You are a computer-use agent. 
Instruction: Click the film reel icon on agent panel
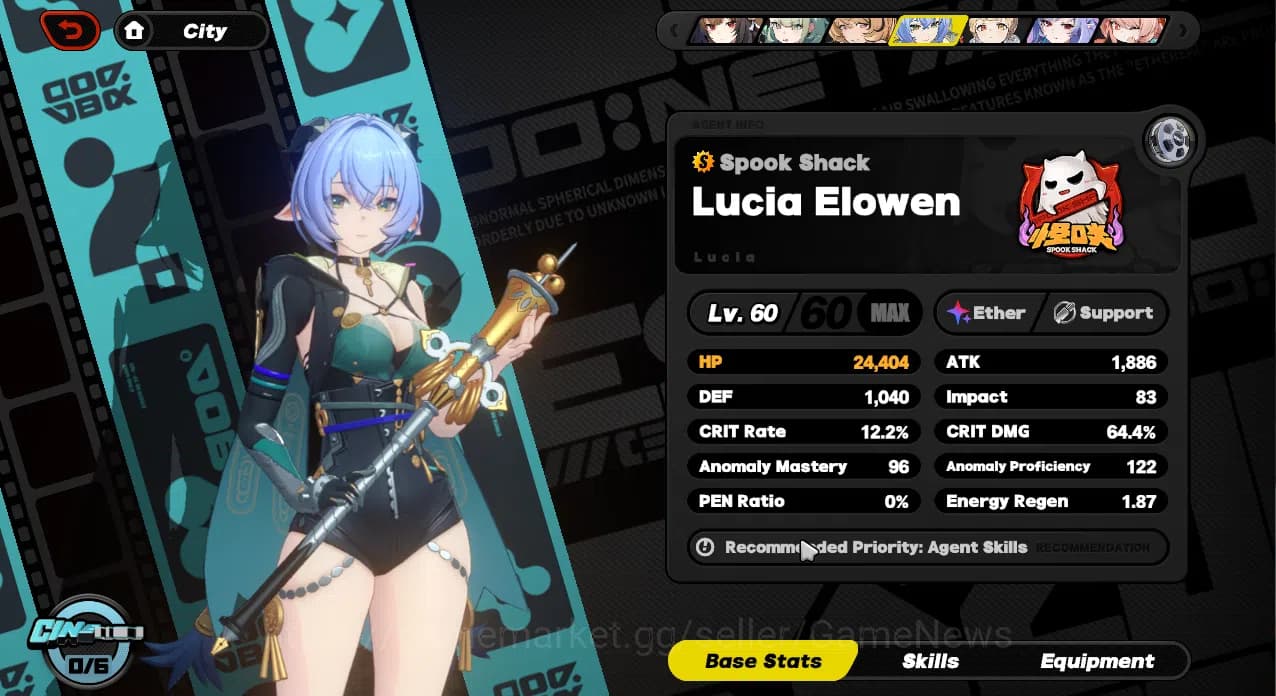click(x=1166, y=141)
